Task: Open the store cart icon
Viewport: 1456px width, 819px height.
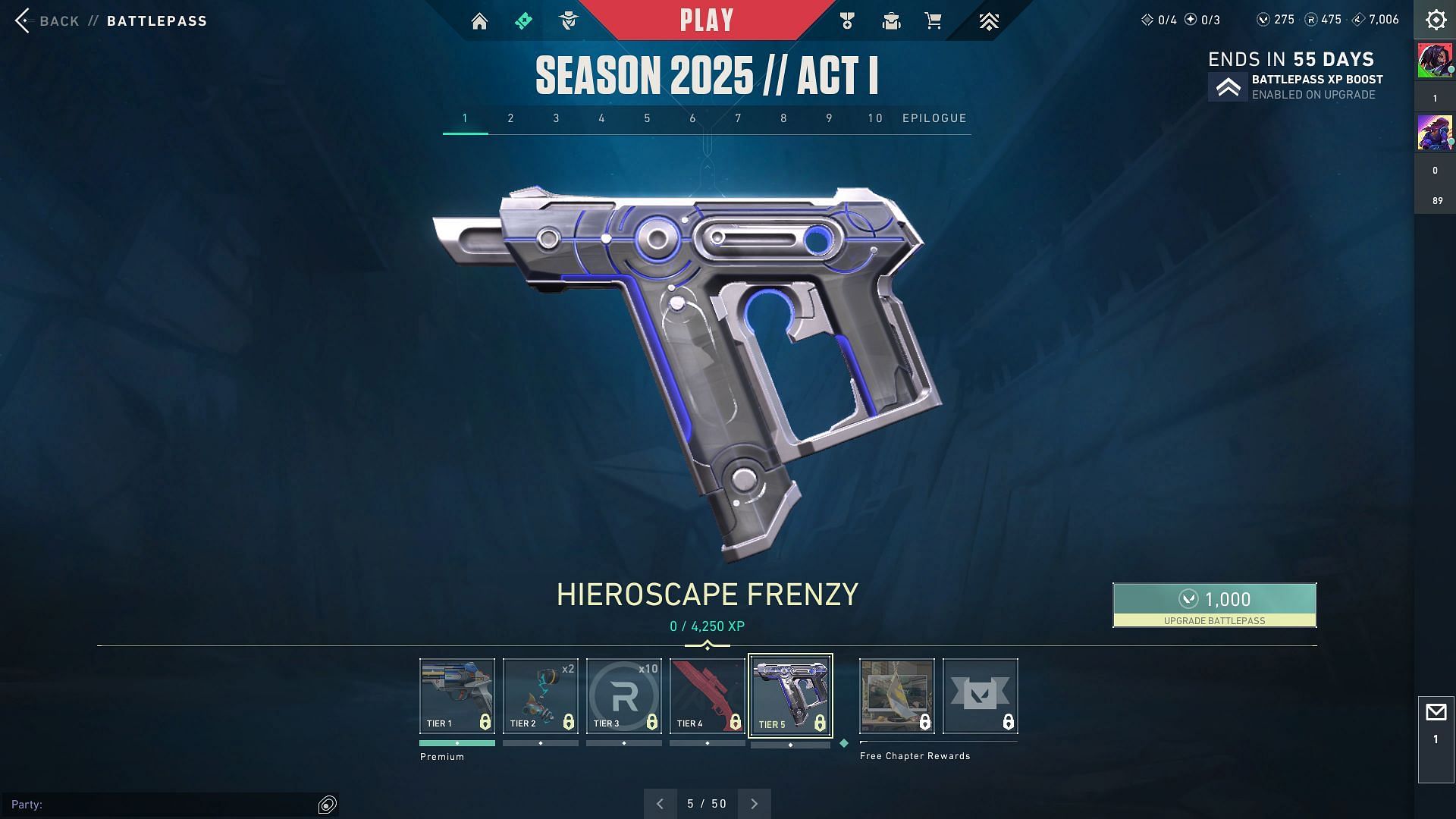Action: [934, 21]
